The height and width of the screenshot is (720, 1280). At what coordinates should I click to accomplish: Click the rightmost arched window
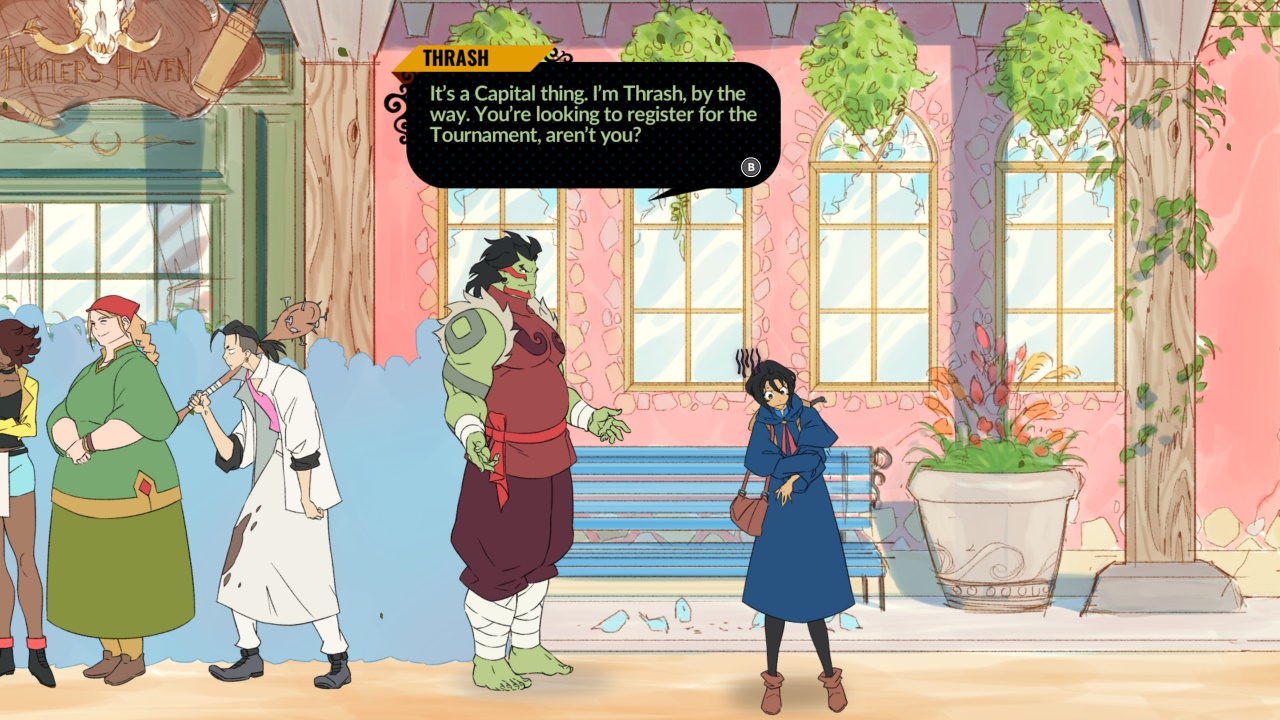pos(1060,280)
